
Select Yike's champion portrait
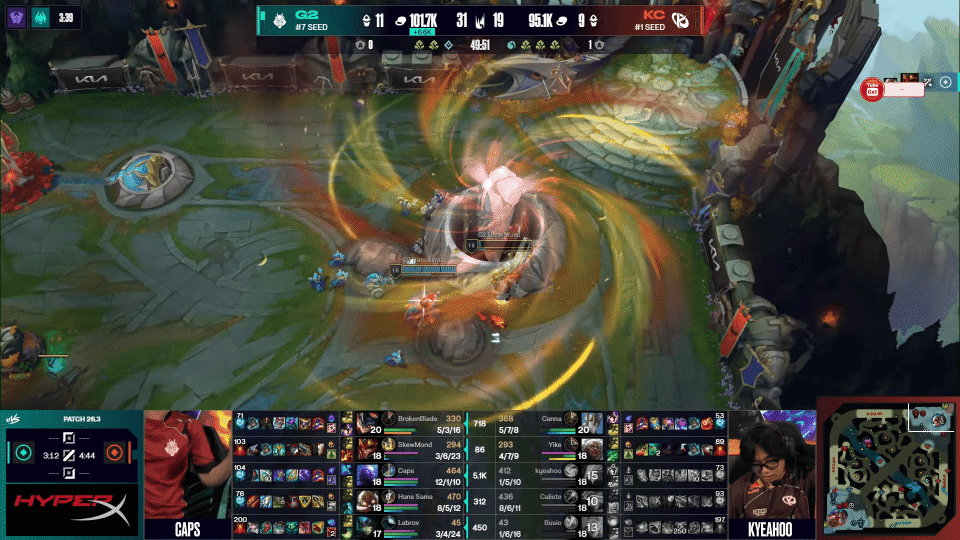592,447
